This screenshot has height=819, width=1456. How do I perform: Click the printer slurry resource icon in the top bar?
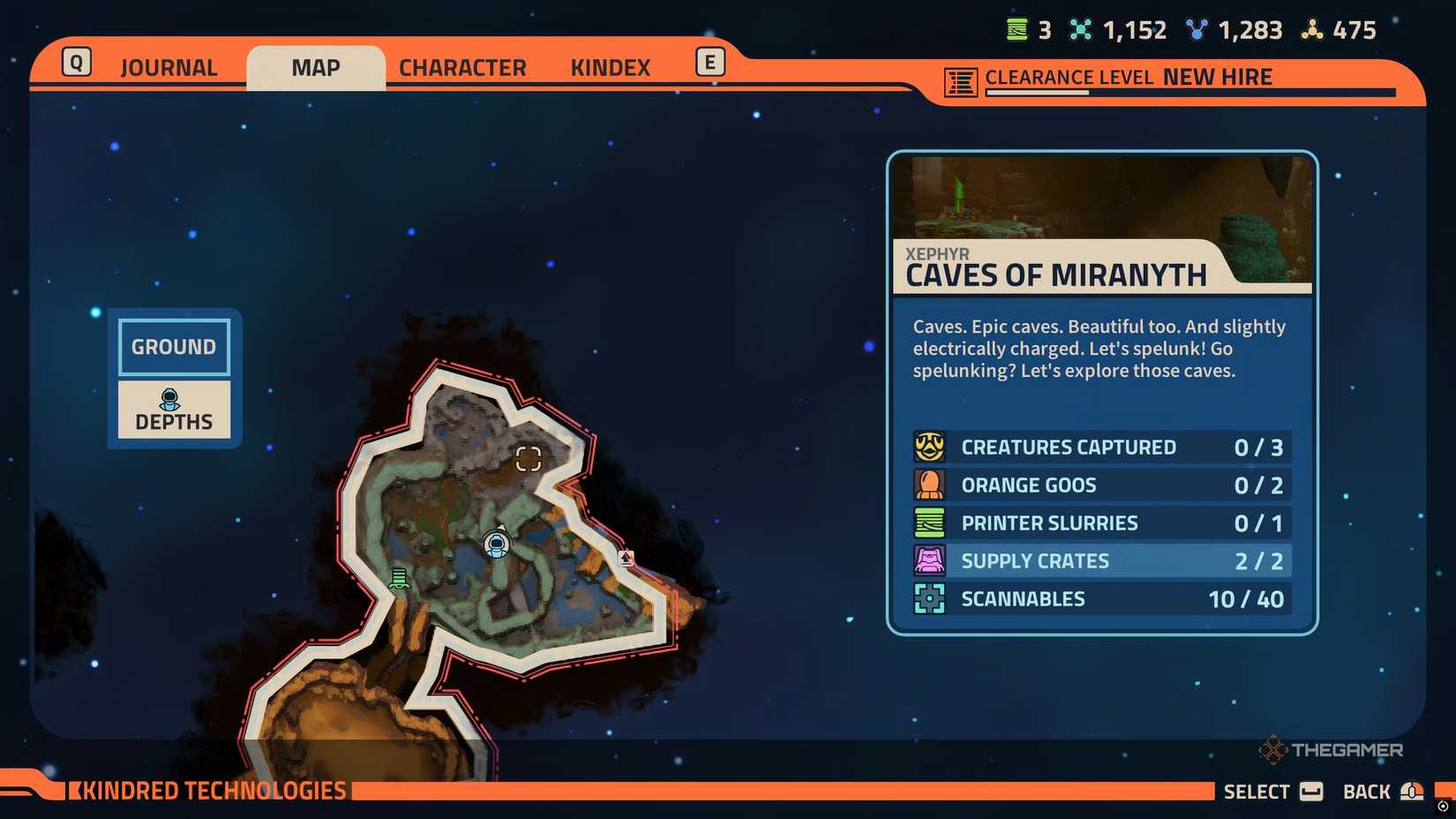click(1017, 28)
